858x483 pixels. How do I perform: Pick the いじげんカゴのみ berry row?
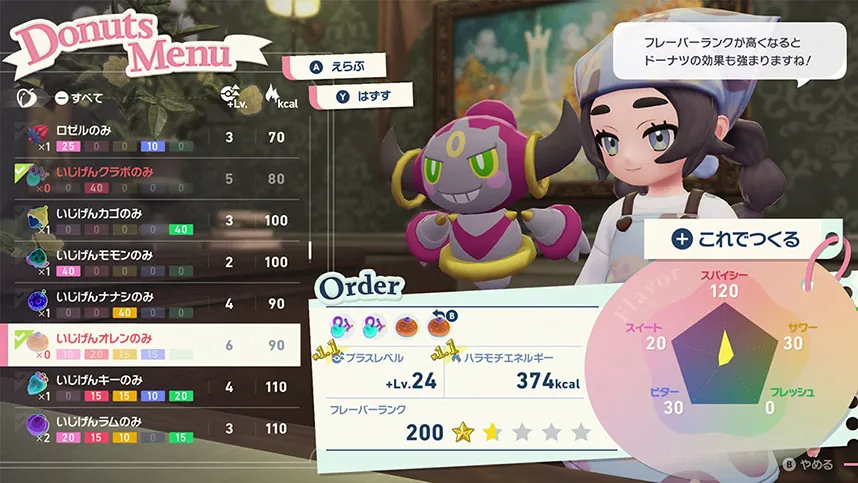tap(150, 221)
